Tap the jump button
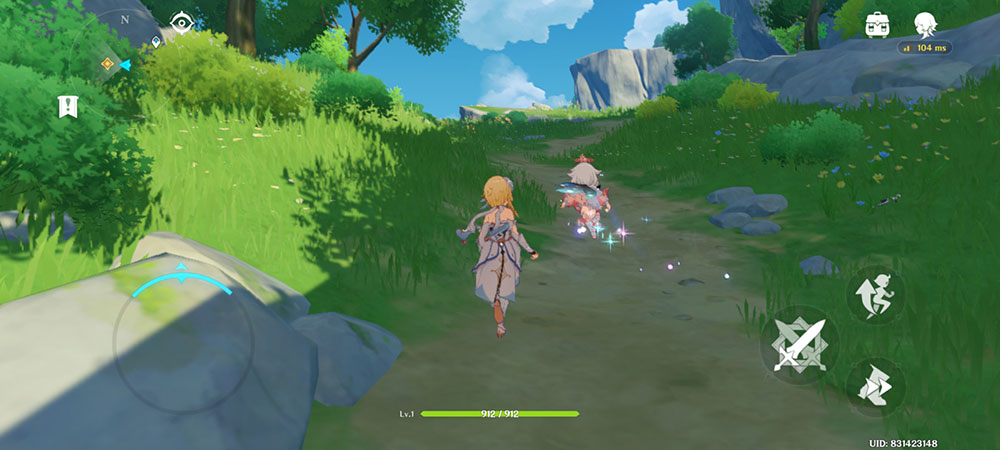The image size is (1000, 450). [x=875, y=296]
